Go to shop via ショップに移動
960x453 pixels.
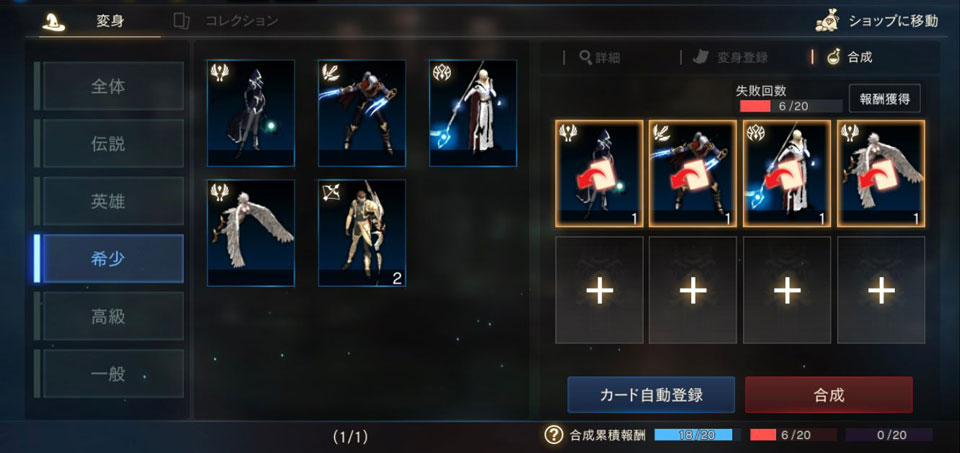[x=876, y=20]
